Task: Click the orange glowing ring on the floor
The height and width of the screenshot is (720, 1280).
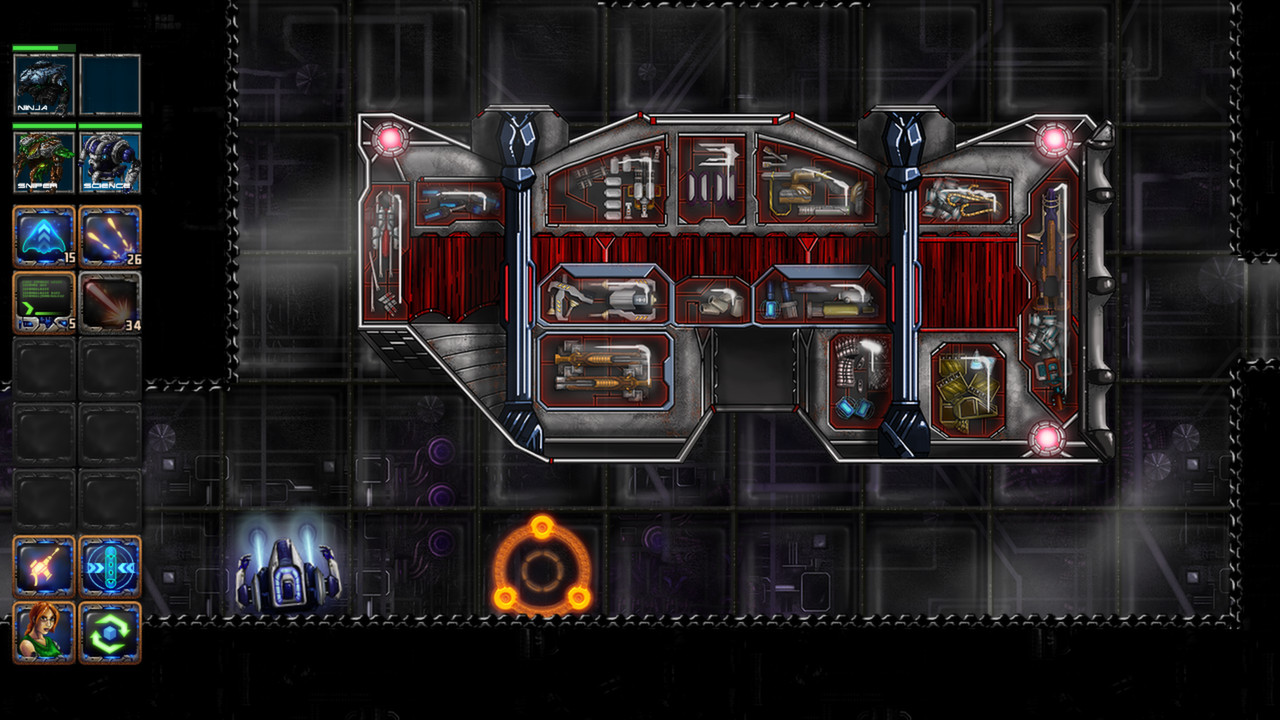Action: click(540, 565)
